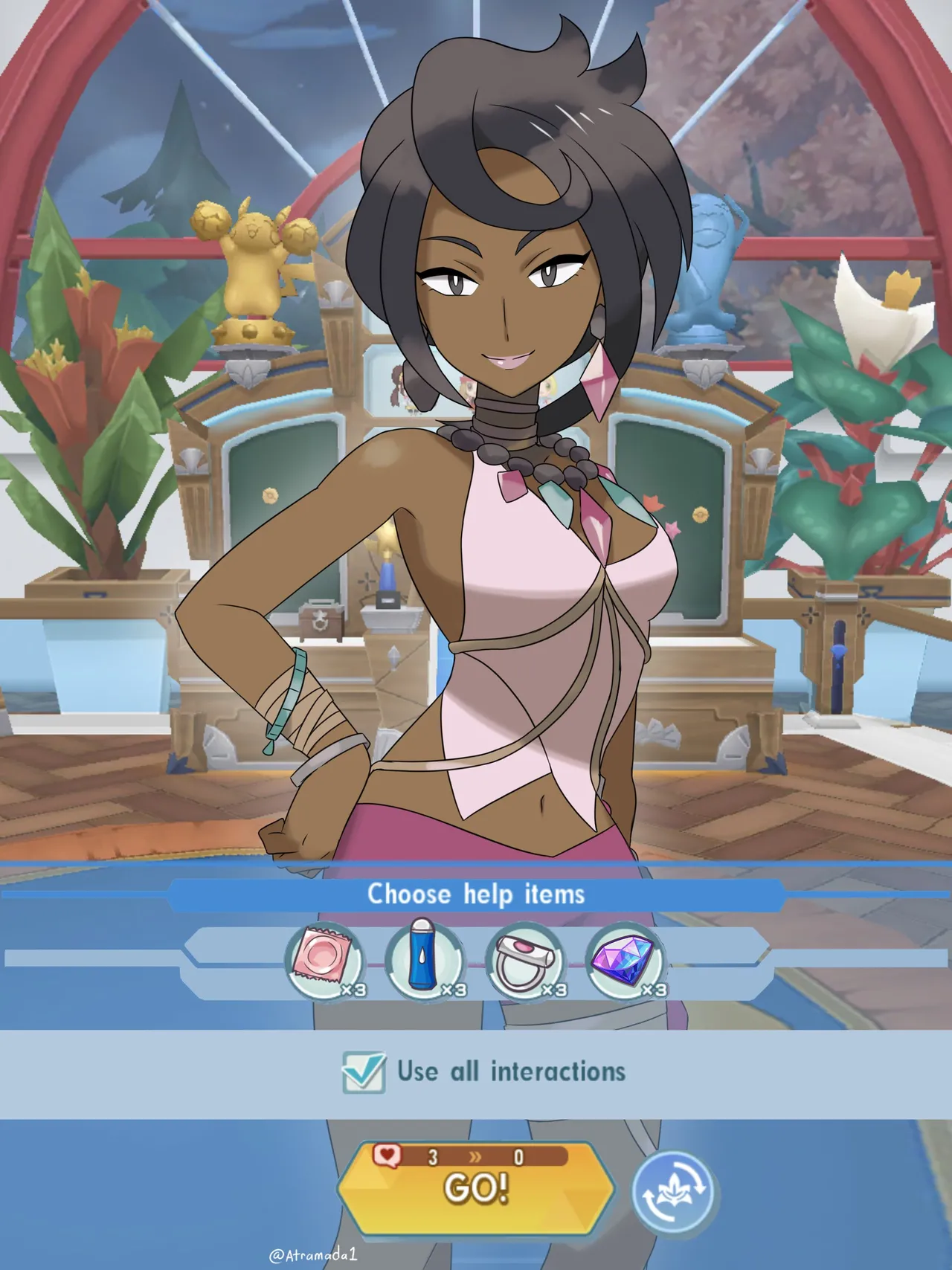The width and height of the screenshot is (952, 1270).
Task: Pick the purple gem help item
Action: [x=625, y=961]
